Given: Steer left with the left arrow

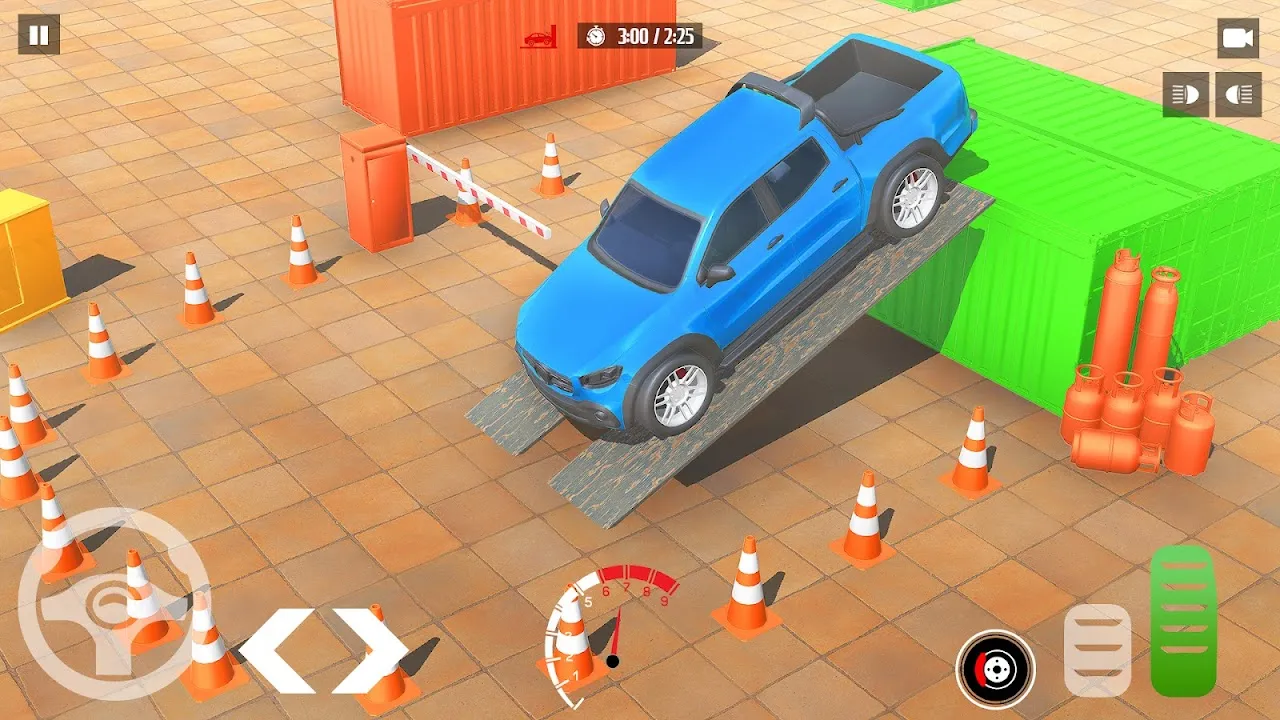Looking at the screenshot, I should pos(275,650).
